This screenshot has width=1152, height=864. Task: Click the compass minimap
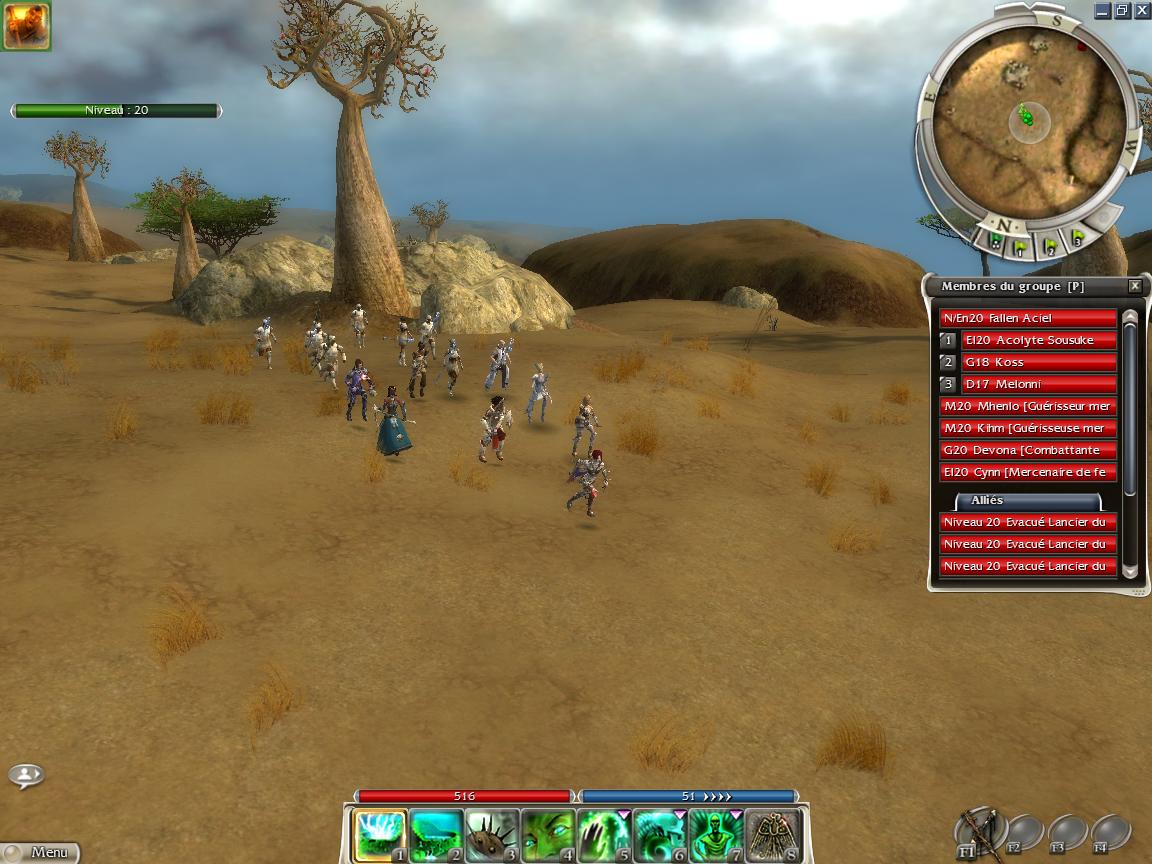coord(1028,118)
